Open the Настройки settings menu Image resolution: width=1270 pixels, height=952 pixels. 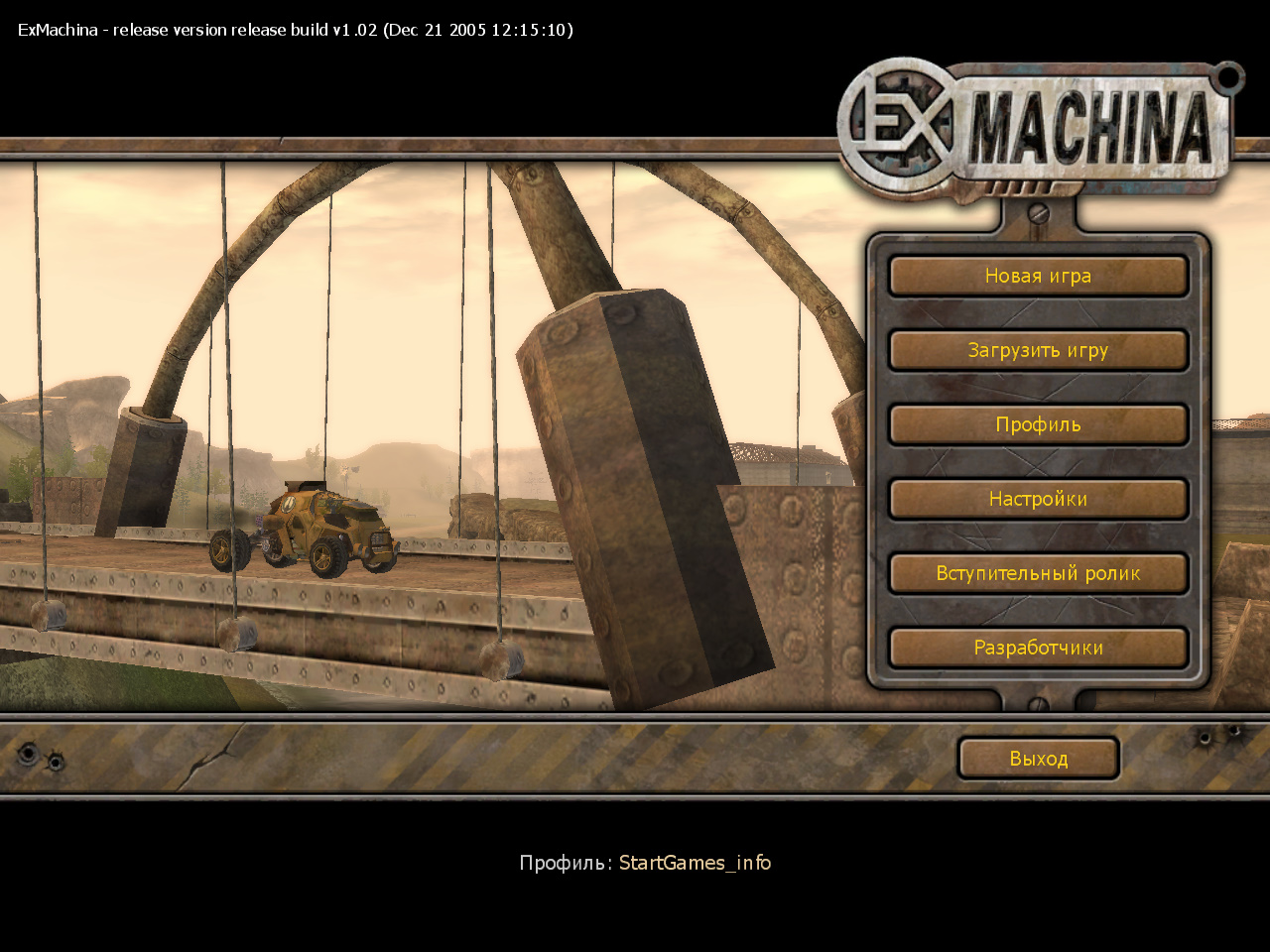(1038, 500)
